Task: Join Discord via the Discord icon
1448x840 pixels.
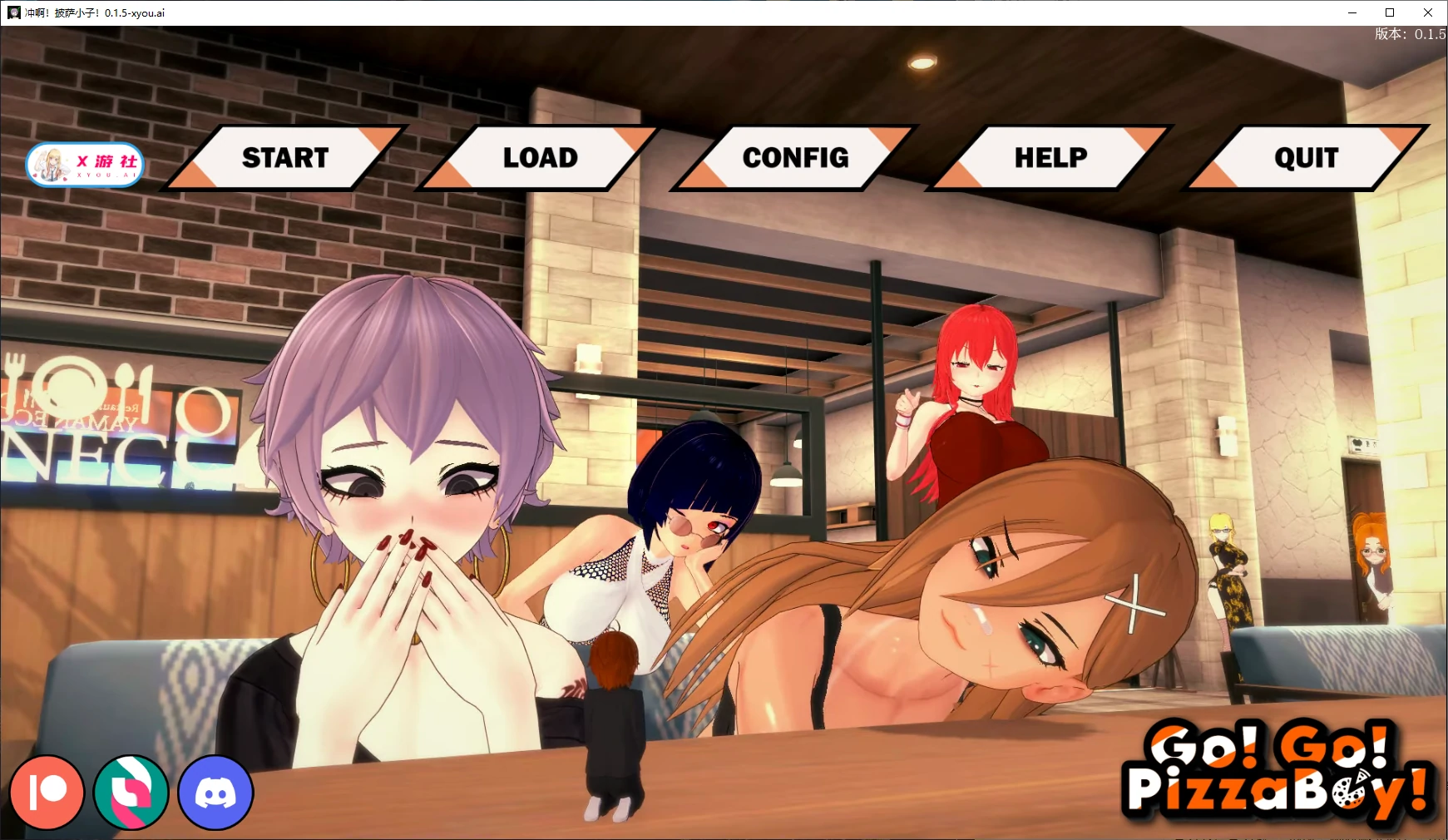Action: [x=215, y=792]
